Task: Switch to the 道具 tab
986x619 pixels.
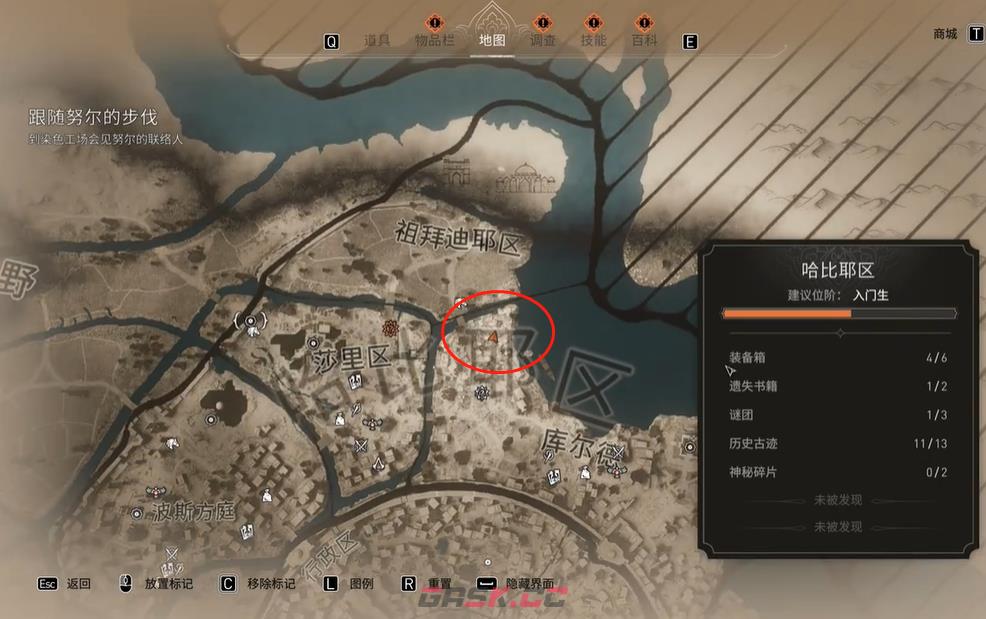Action: coord(377,41)
